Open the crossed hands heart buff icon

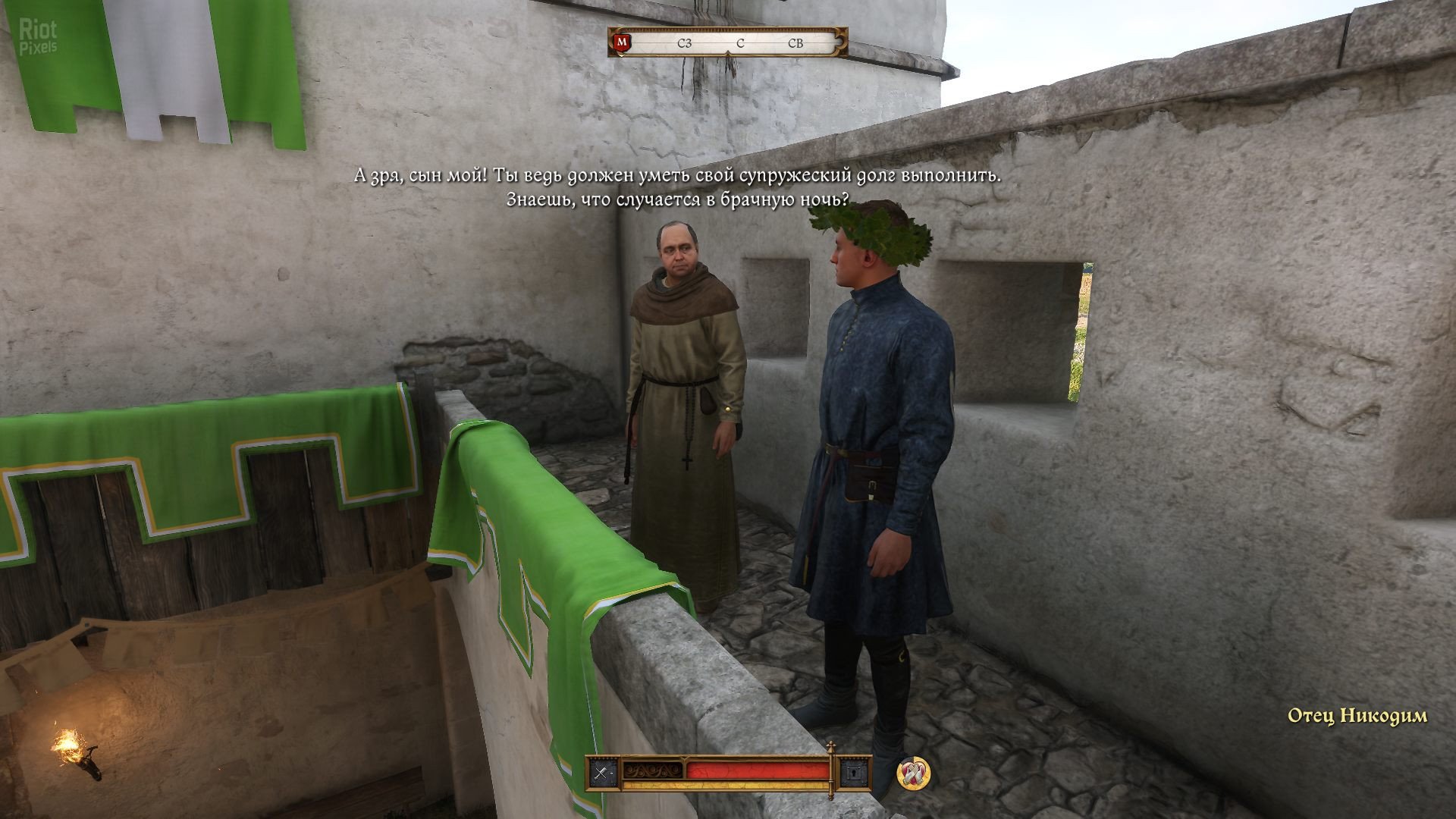pos(914,773)
